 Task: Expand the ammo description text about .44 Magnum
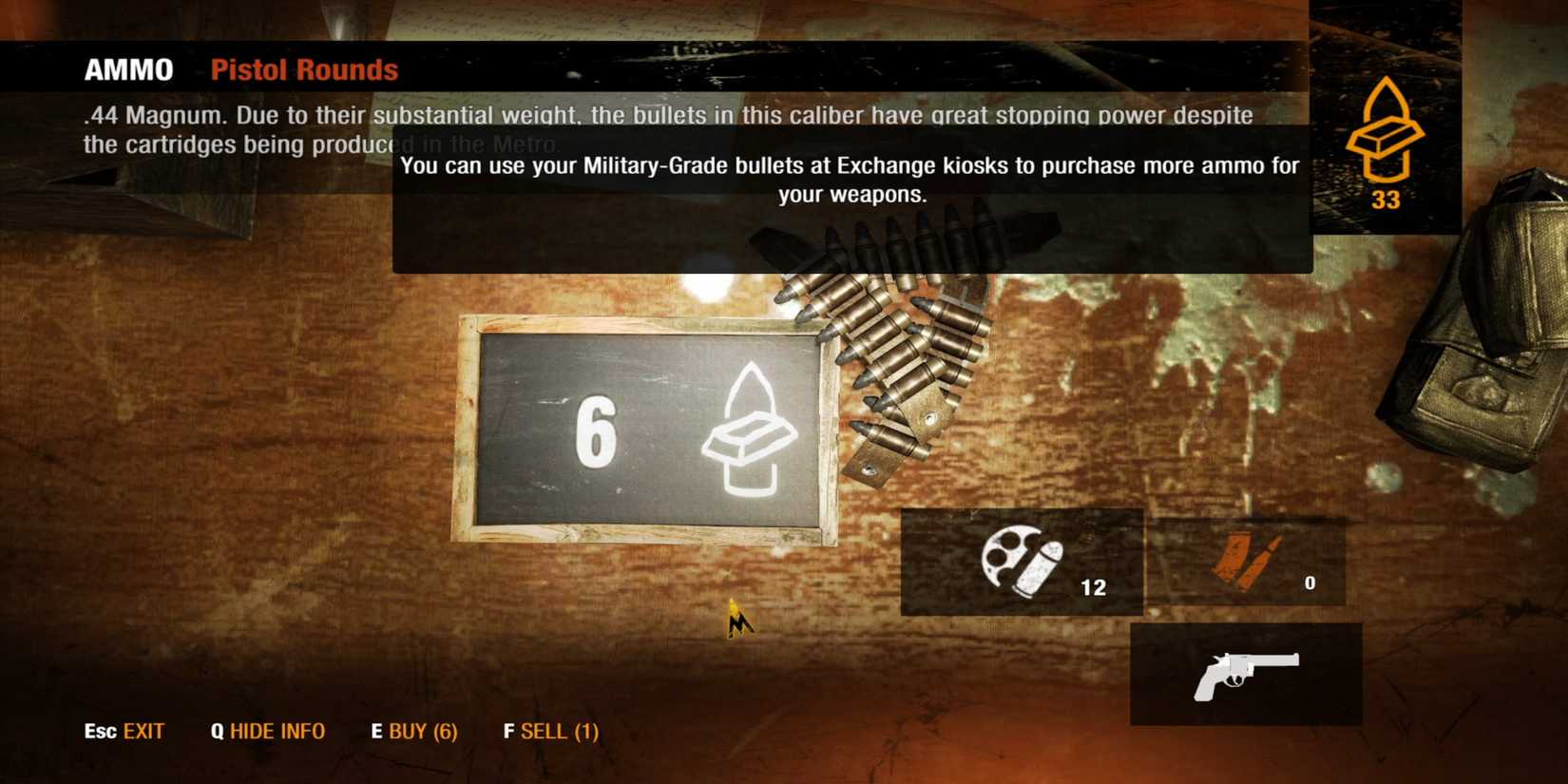pyautogui.click(x=665, y=128)
